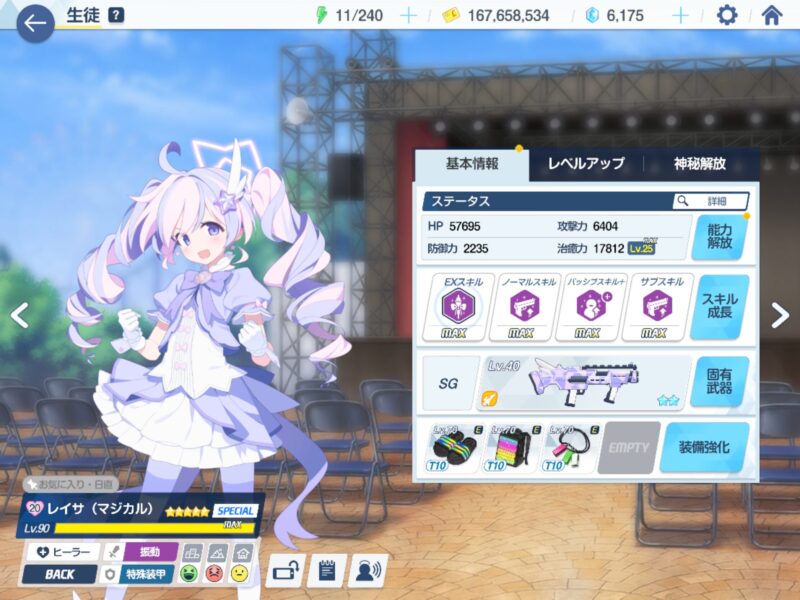Viewport: 800px width, 600px height.
Task: Buy more blue pyroxene gems
Action: (x=680, y=15)
